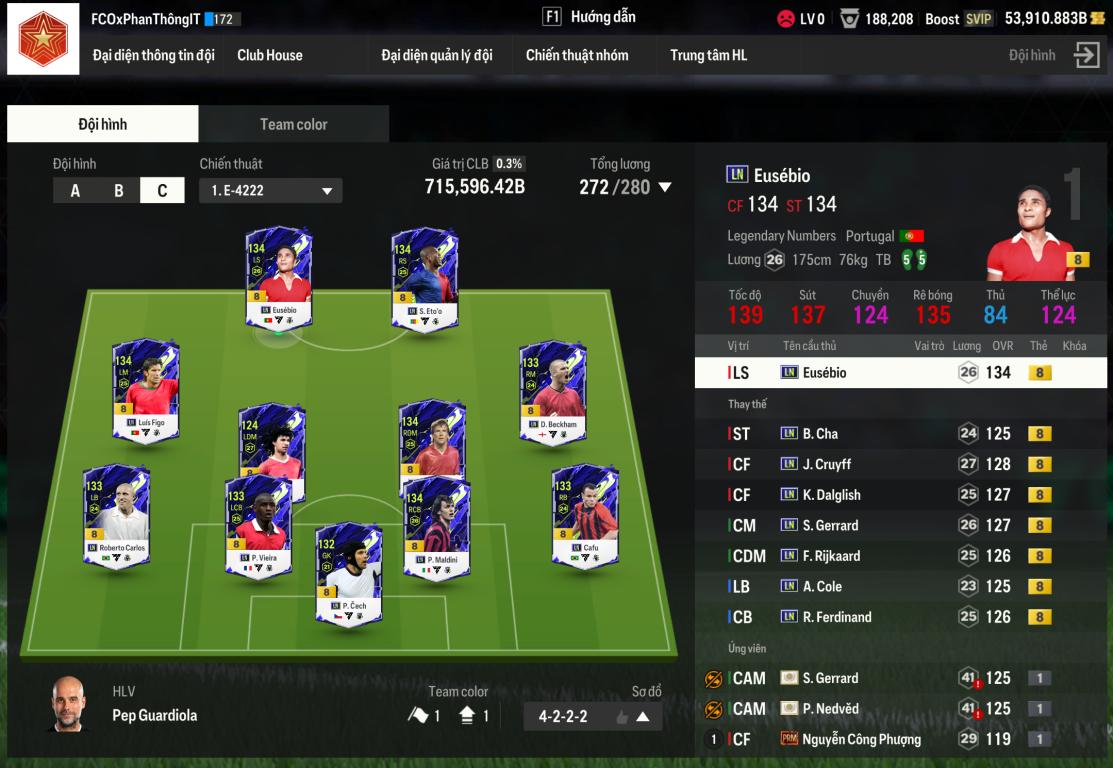Choose substitute J. Cruyff from the list
1113x768 pixels.
900,464
